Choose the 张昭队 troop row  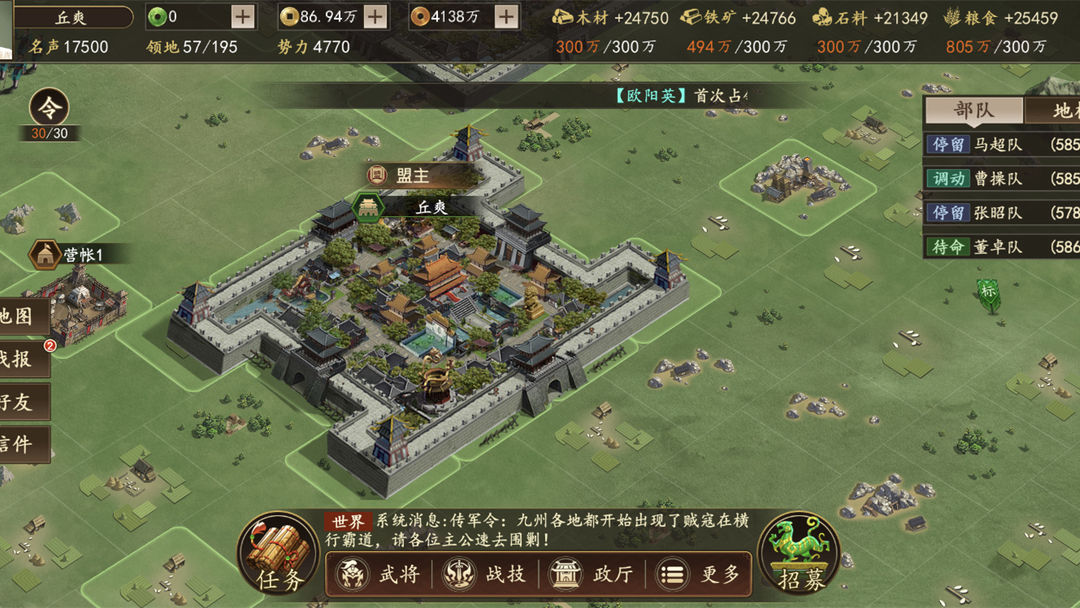click(x=1001, y=212)
